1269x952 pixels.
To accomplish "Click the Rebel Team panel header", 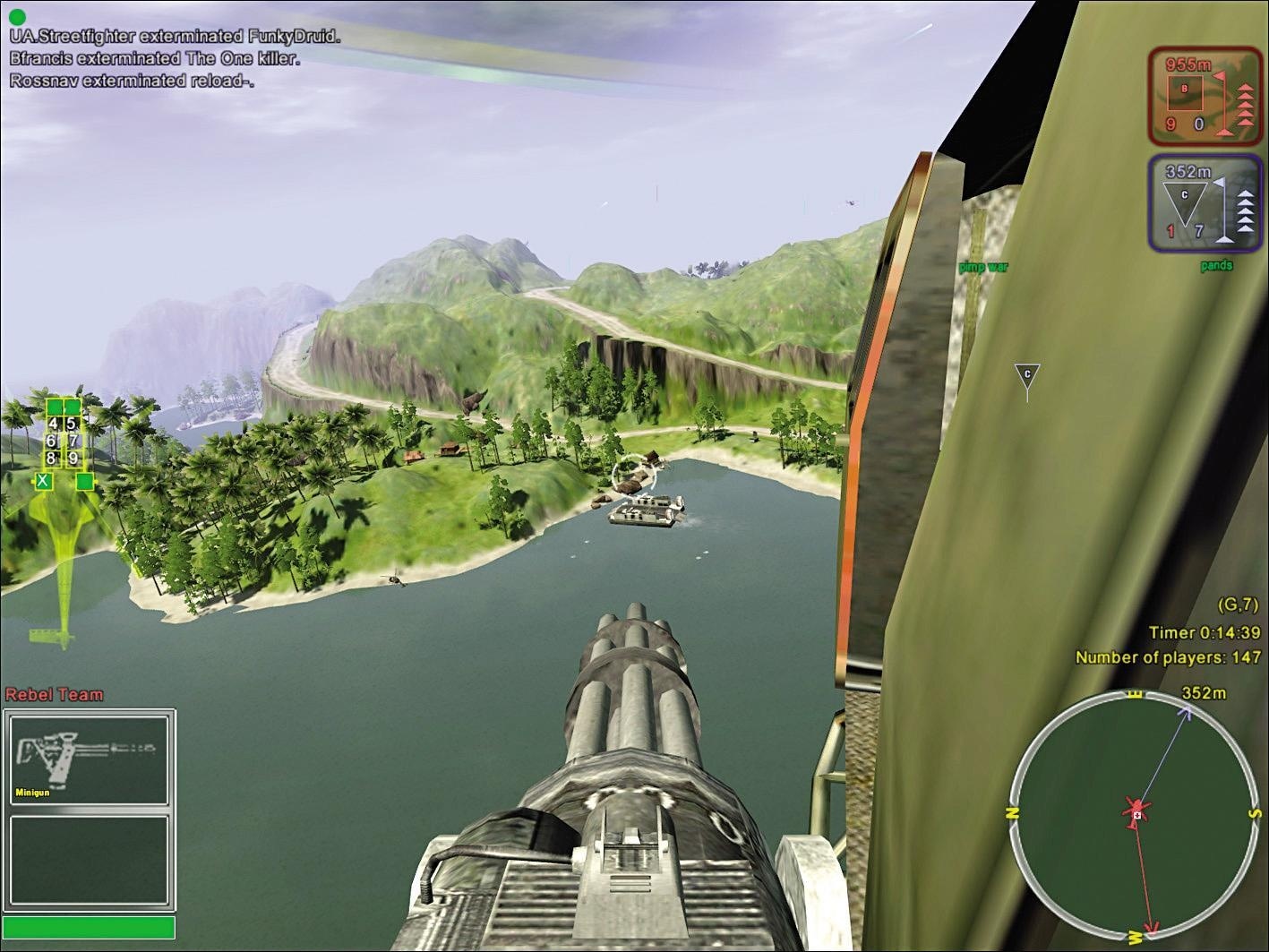I will point(56,694).
